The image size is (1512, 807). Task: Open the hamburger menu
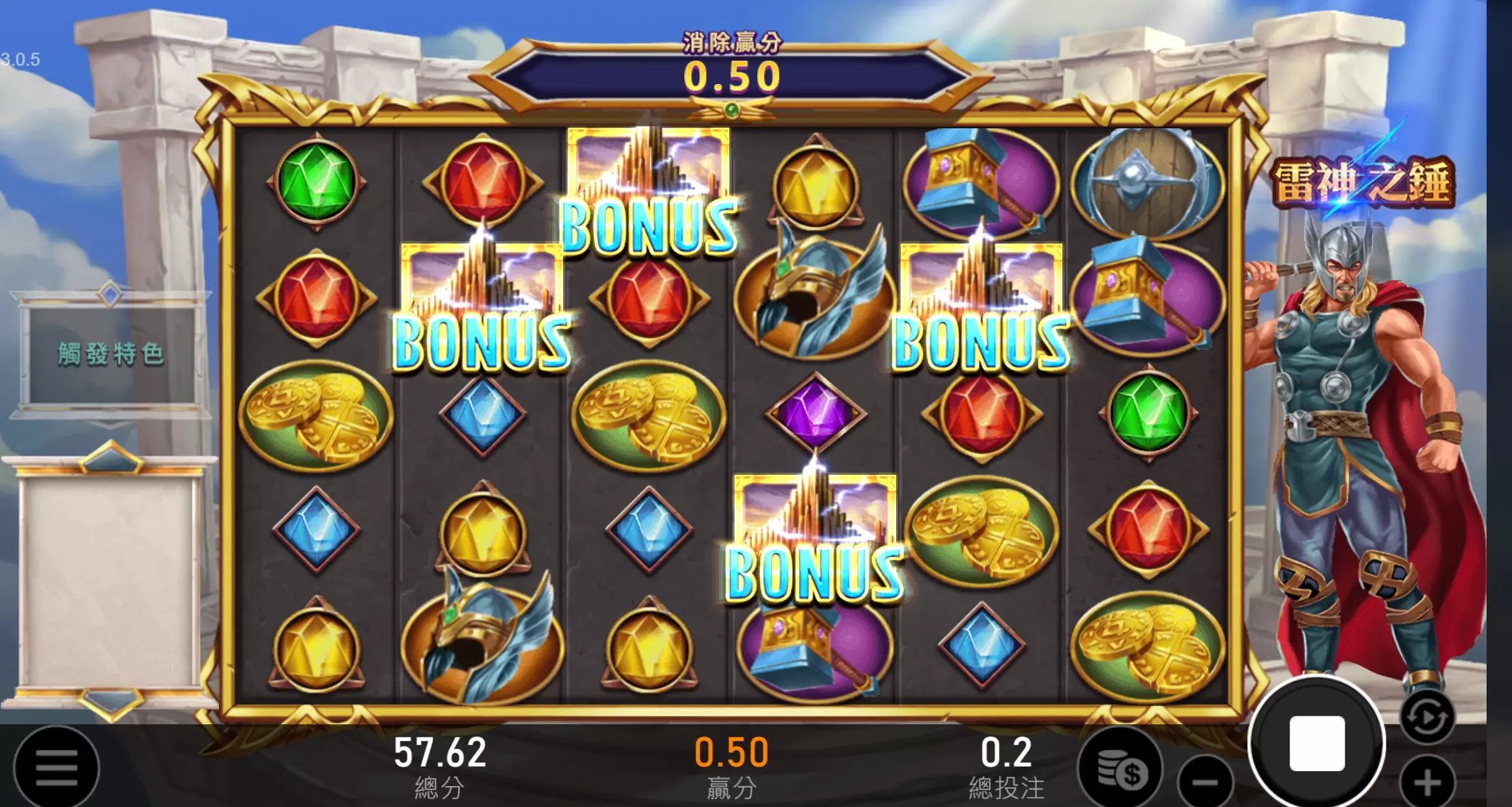(x=57, y=769)
